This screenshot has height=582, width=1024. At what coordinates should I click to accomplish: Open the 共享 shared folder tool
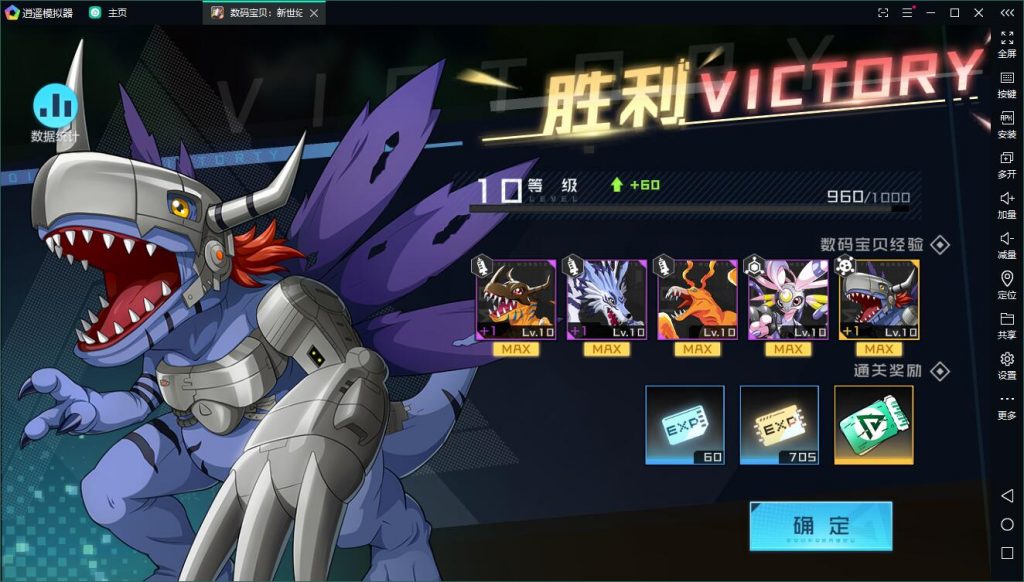[x=1006, y=325]
